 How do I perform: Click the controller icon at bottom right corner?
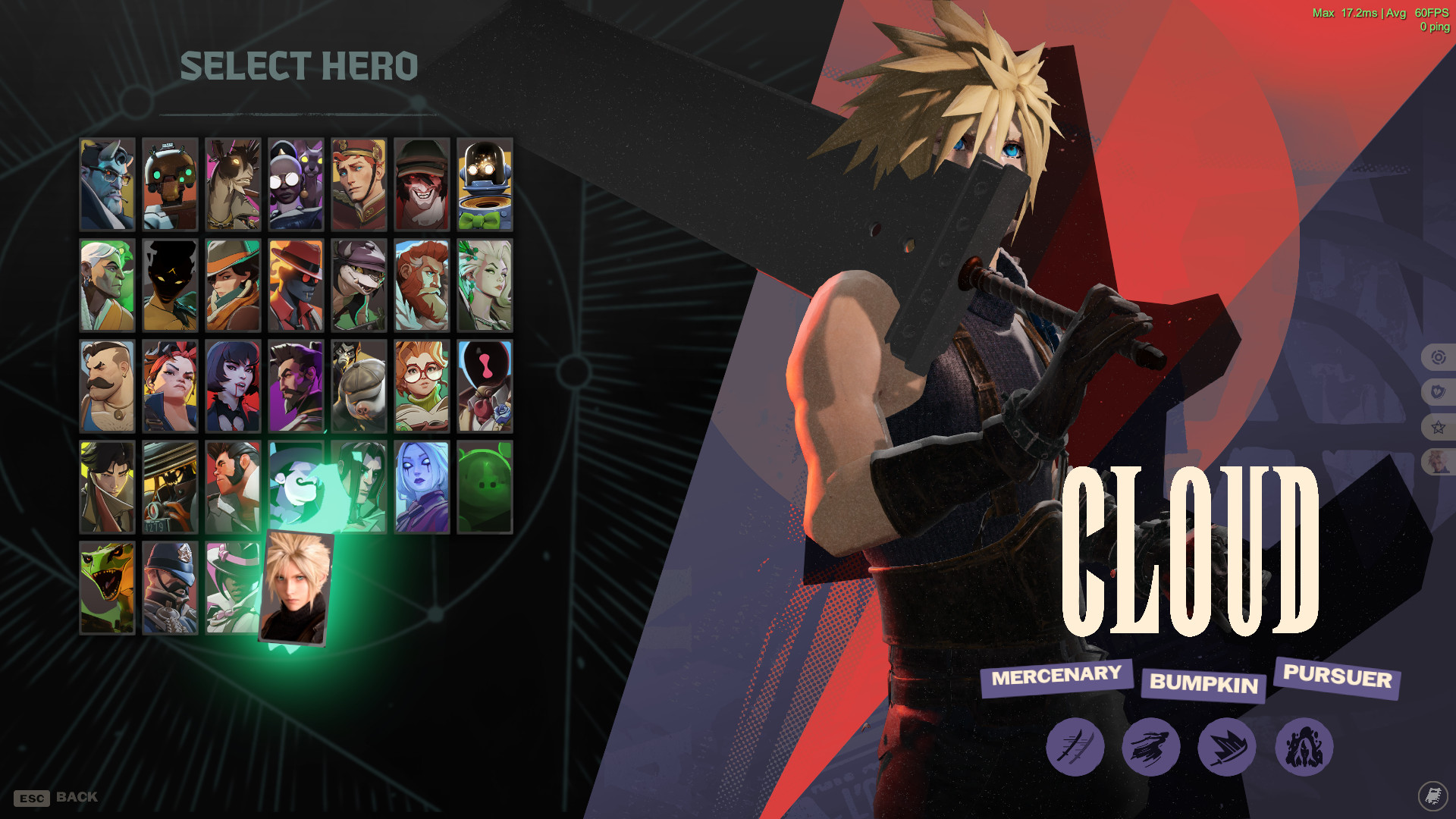click(x=1435, y=797)
